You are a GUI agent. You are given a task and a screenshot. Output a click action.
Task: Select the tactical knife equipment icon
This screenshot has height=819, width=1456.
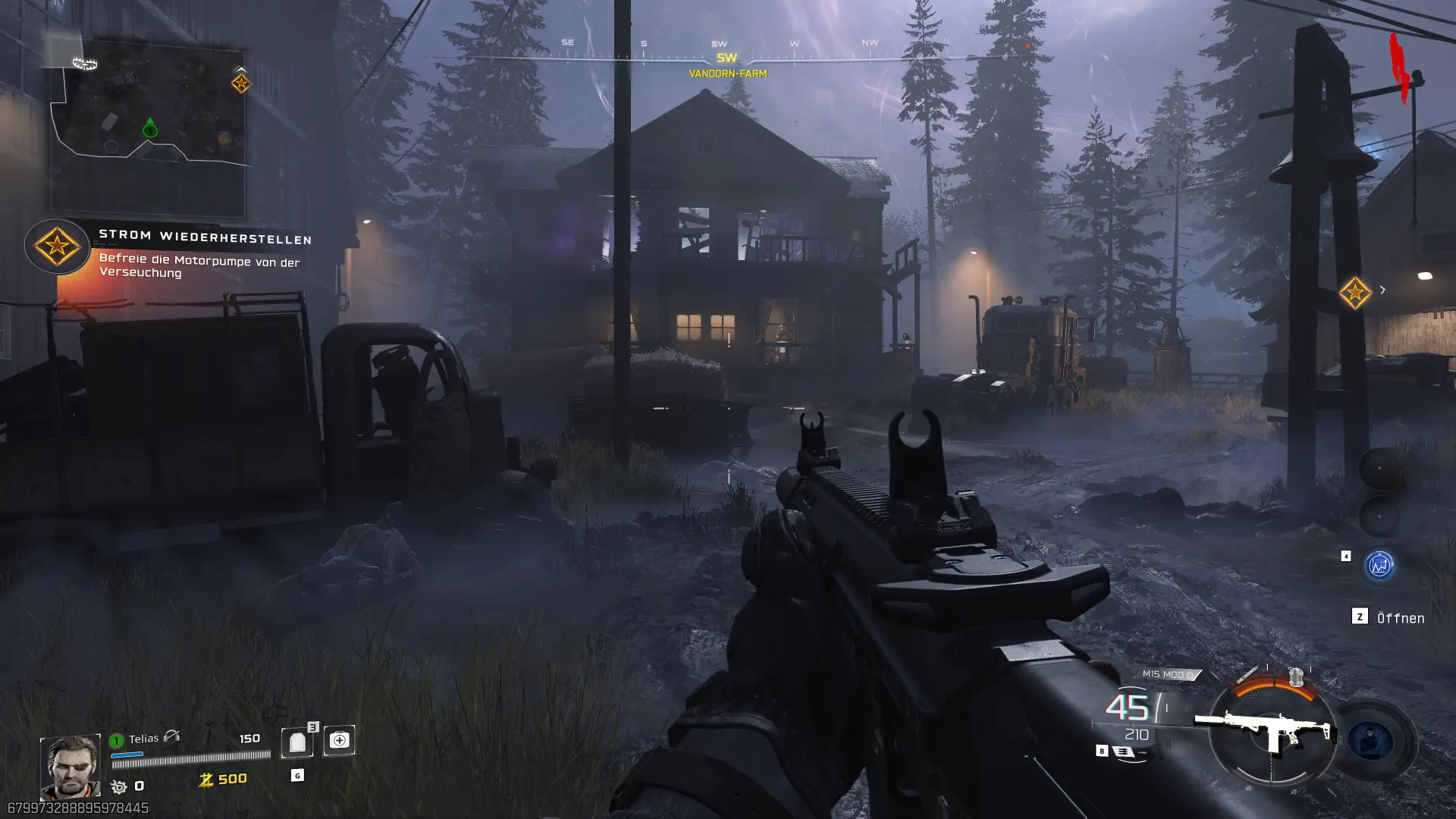[1247, 674]
